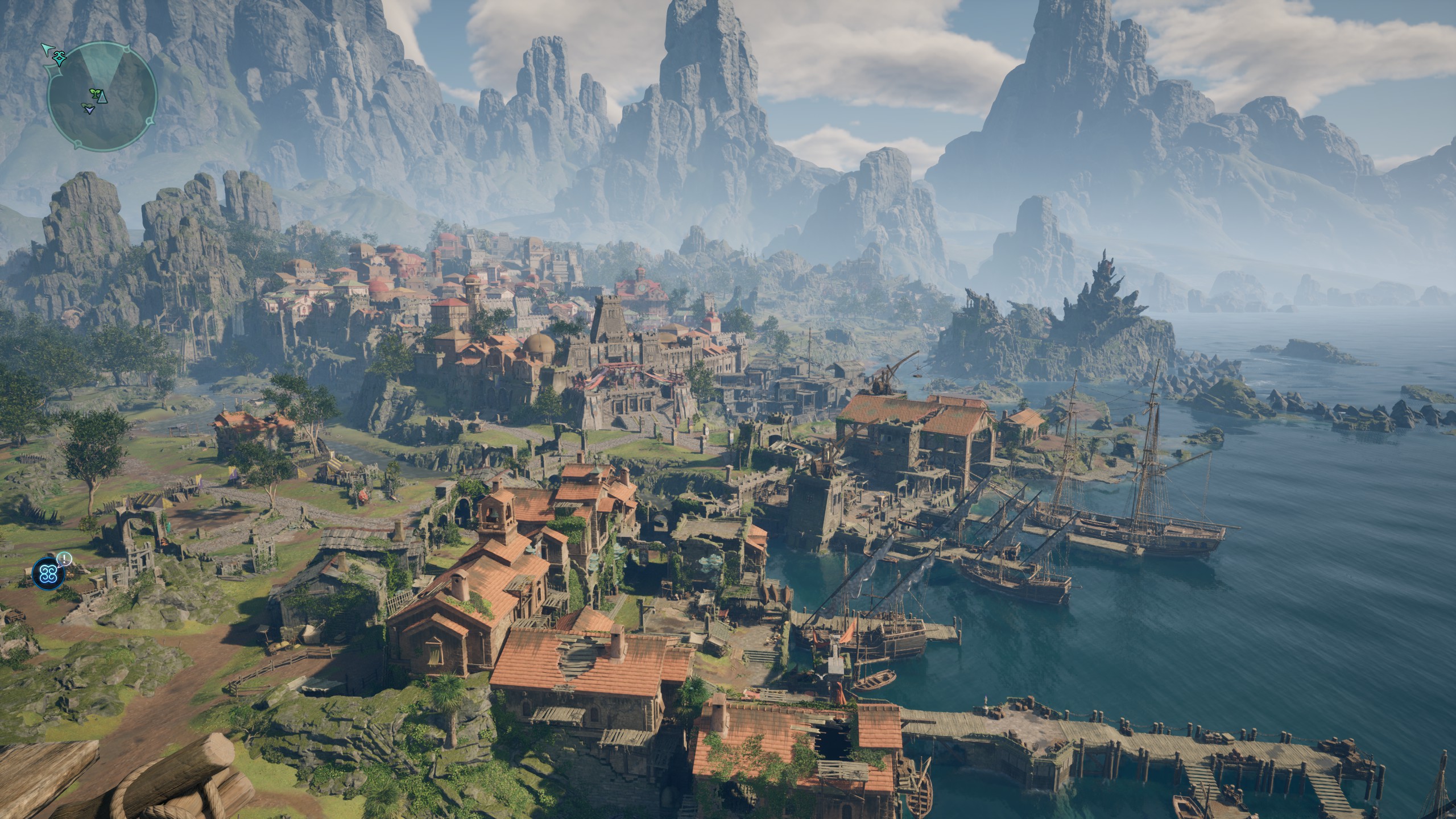The width and height of the screenshot is (1456, 819).
Task: Expand the bottom notch on the minimap ring
Action: tap(78, 143)
